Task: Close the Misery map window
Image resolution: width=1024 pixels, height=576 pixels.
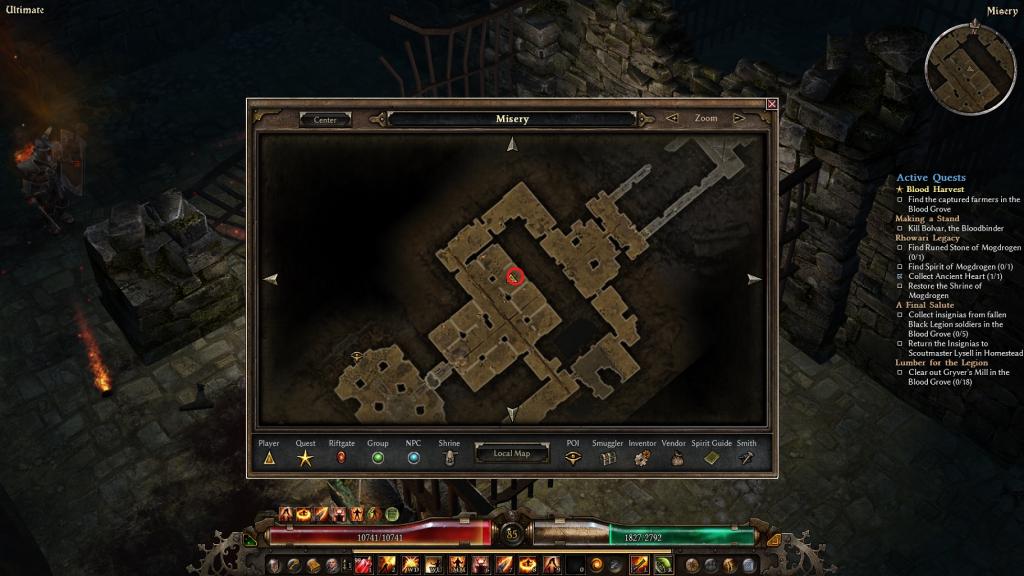Action: (x=771, y=104)
